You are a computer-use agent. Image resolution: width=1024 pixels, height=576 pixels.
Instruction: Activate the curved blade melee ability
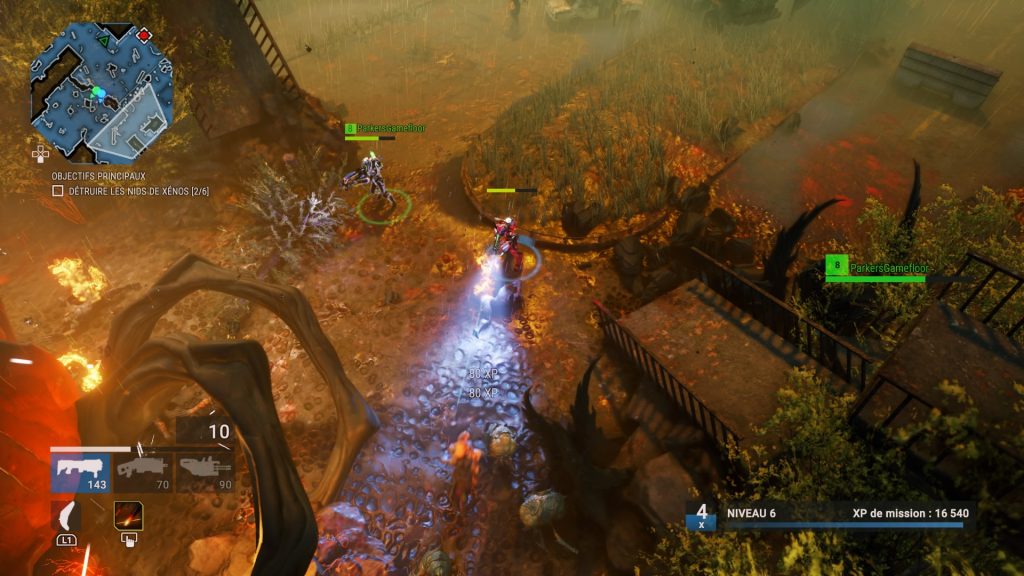(x=66, y=516)
